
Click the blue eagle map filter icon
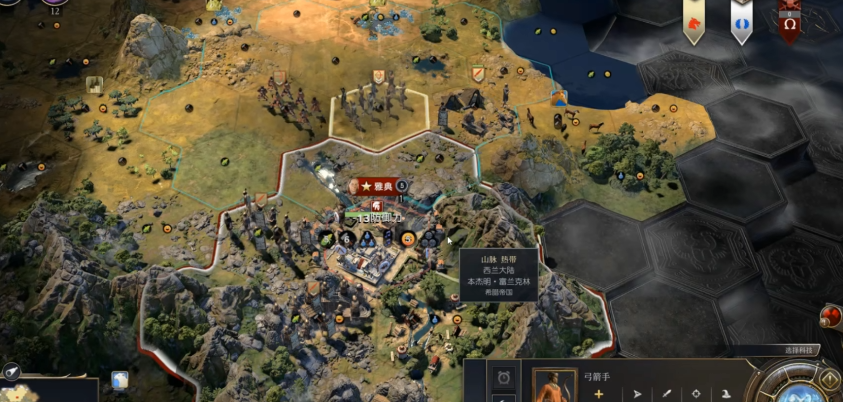[x=120, y=381]
